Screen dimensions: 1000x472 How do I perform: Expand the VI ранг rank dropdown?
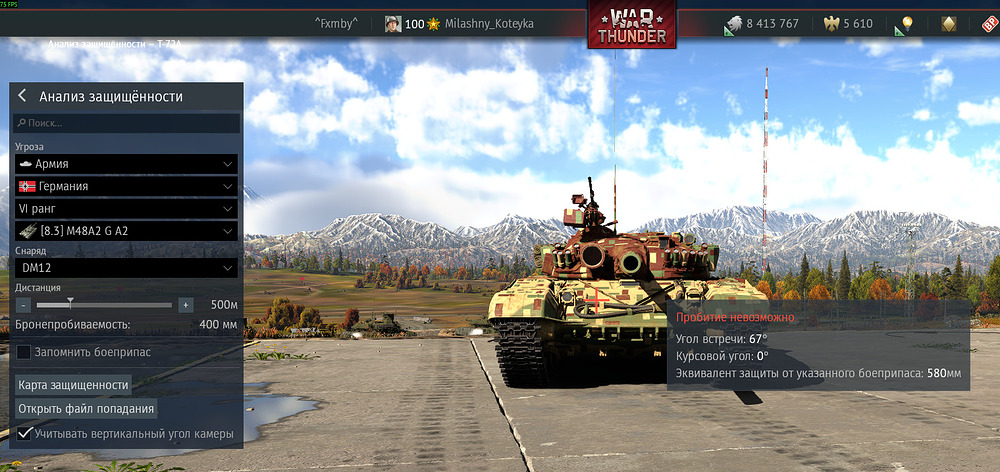(x=126, y=208)
